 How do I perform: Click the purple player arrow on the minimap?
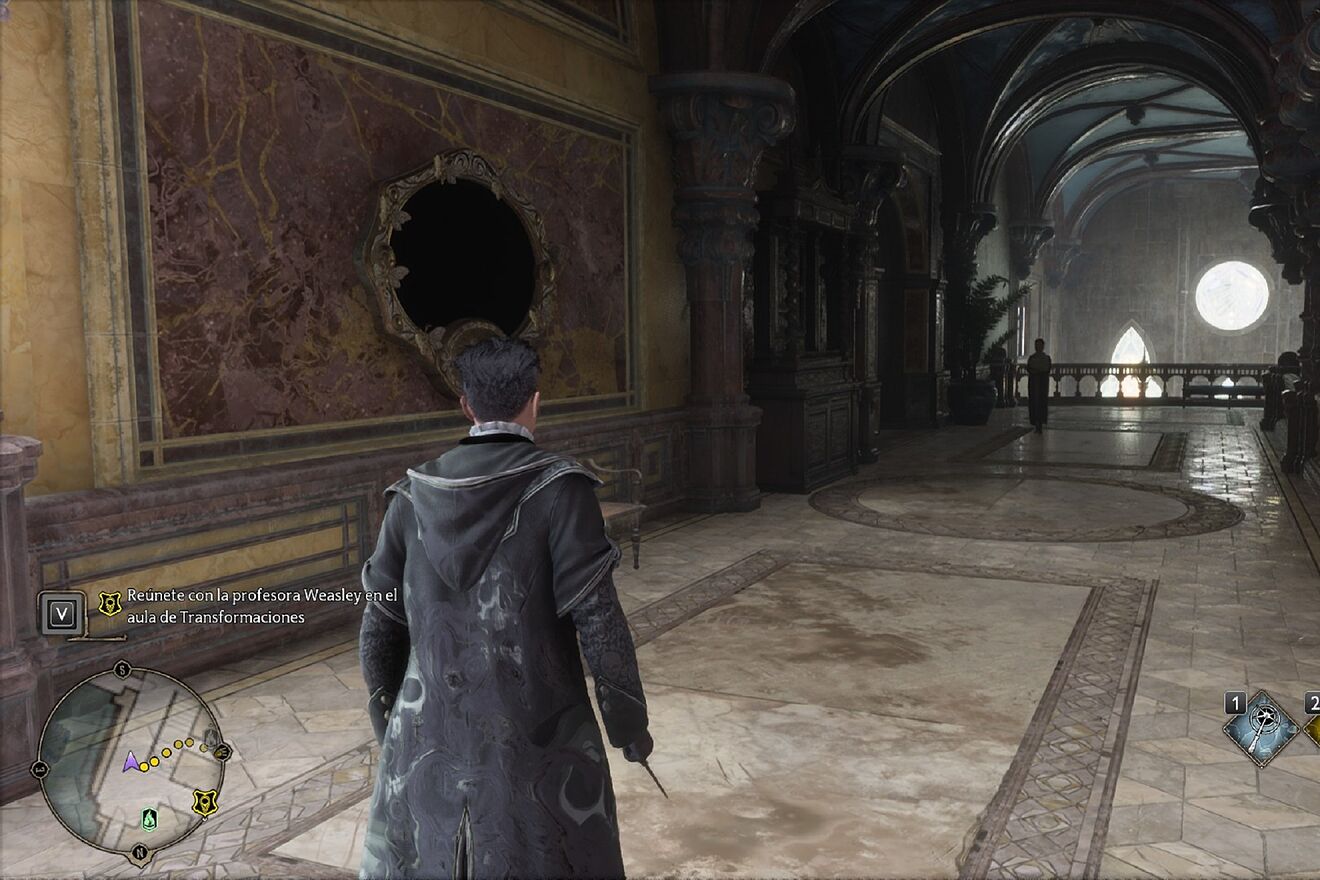130,763
